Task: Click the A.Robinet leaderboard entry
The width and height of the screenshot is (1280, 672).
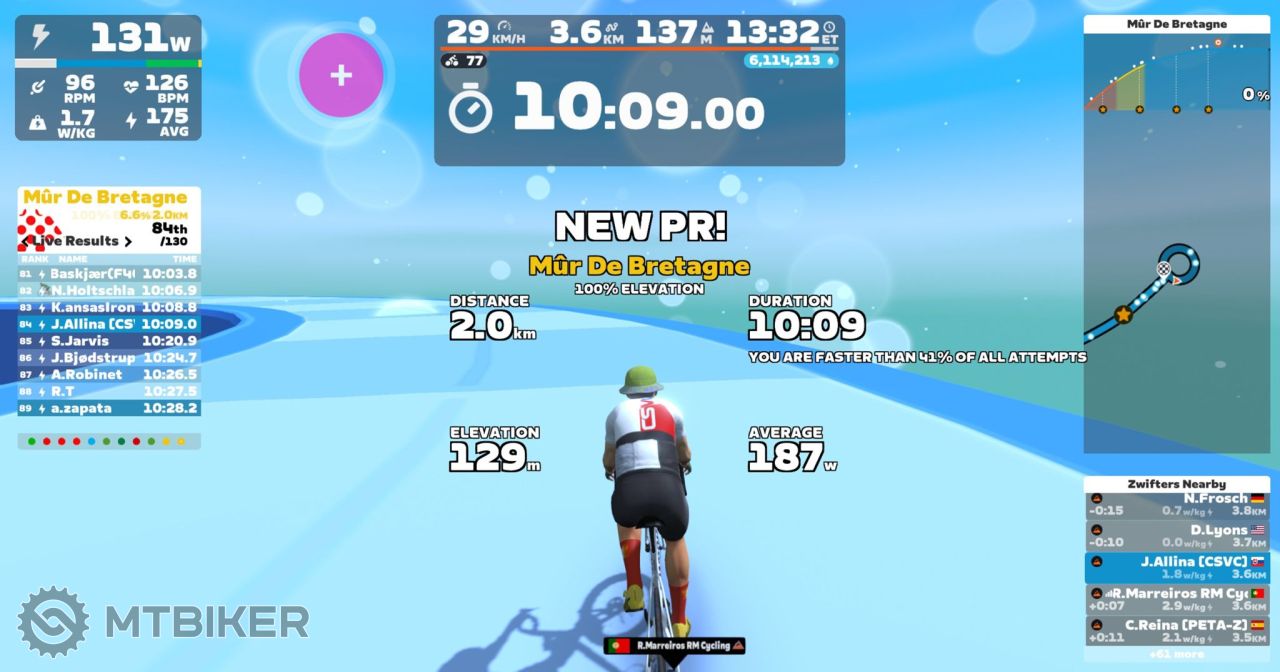Action: [x=109, y=375]
